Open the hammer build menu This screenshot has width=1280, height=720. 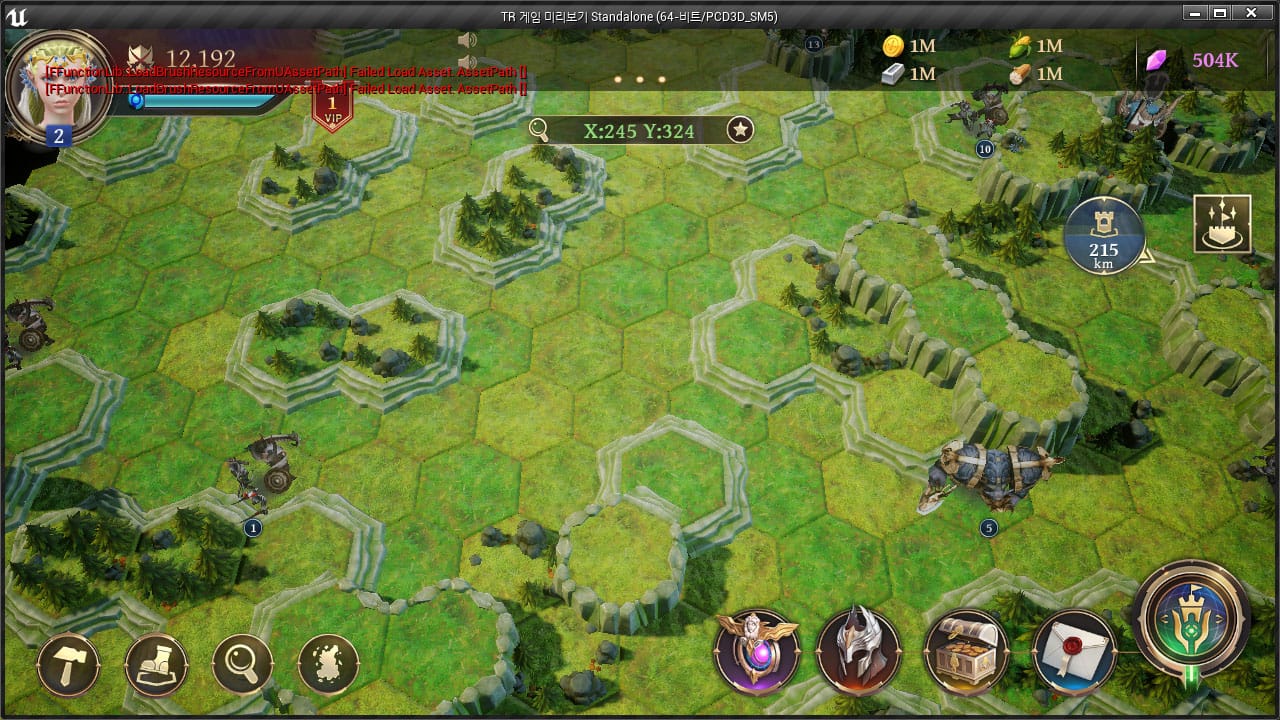[68, 664]
